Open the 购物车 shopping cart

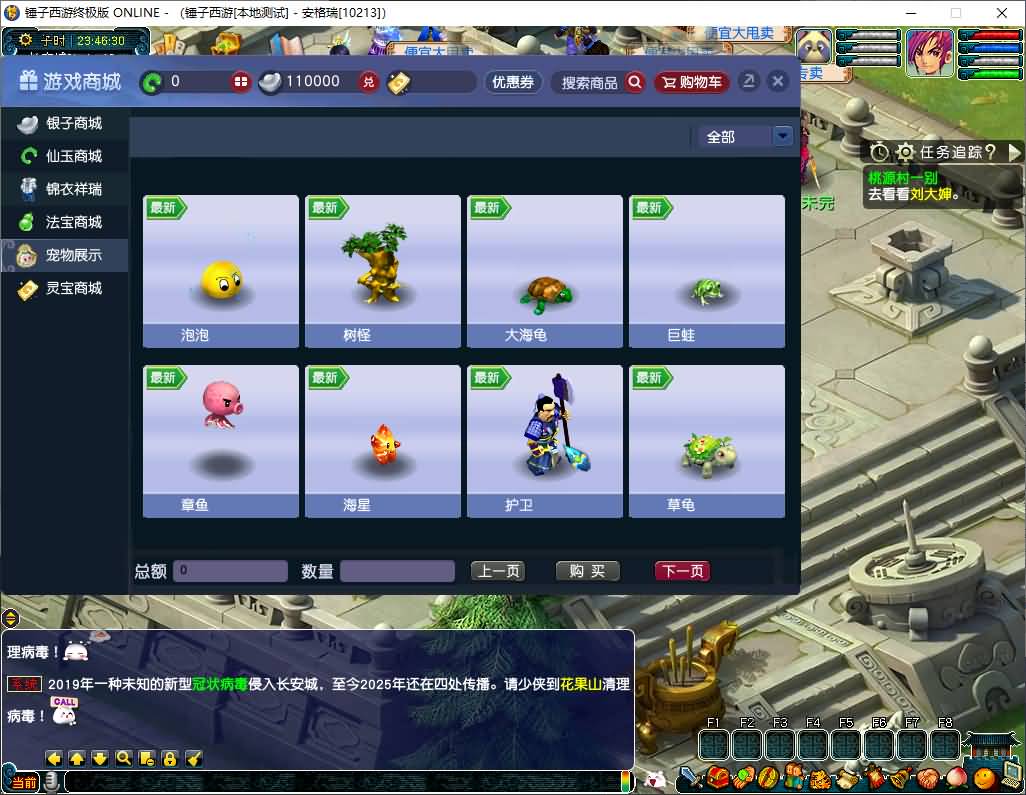click(692, 82)
